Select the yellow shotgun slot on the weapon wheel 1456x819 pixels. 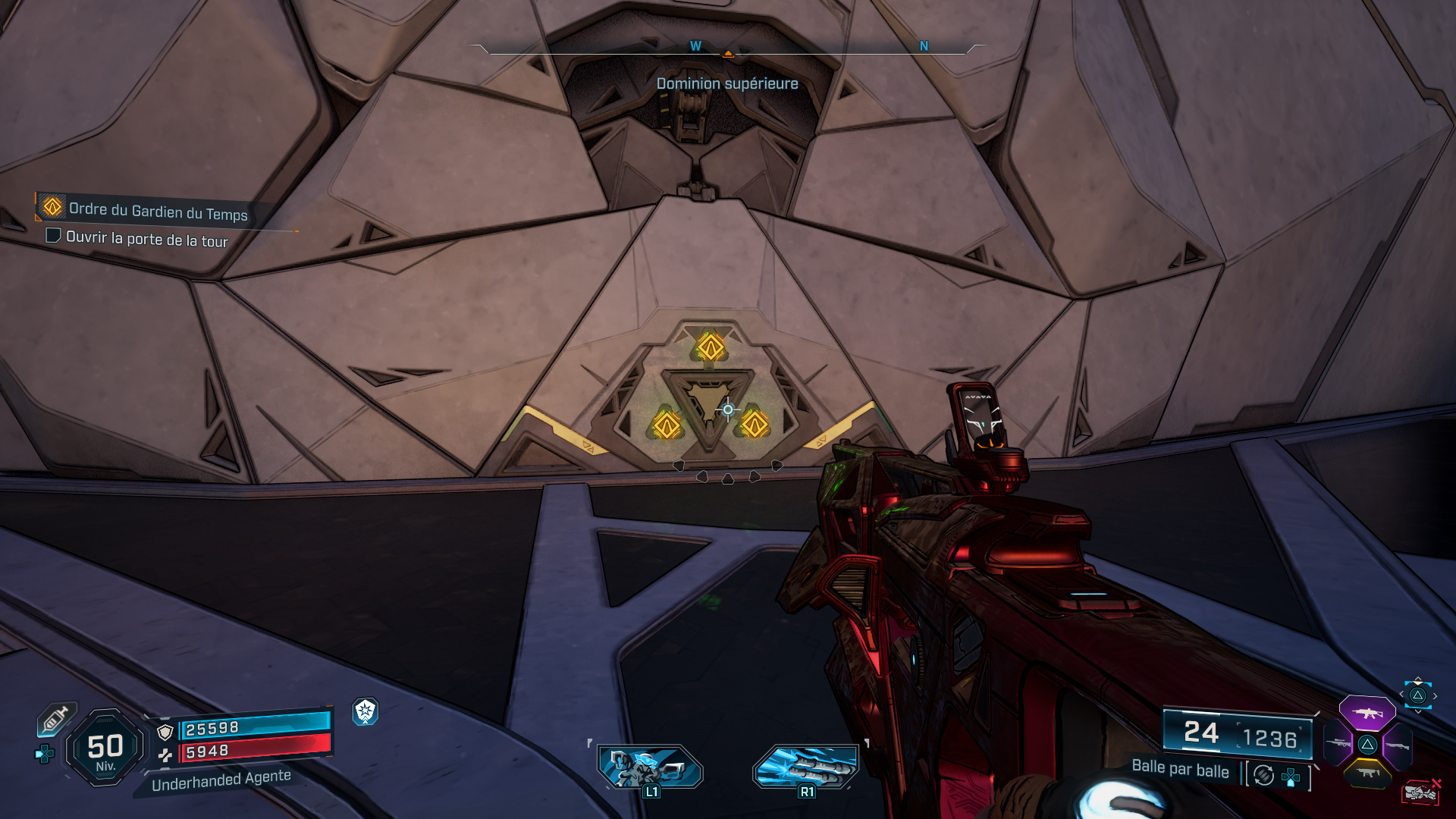click(1368, 772)
